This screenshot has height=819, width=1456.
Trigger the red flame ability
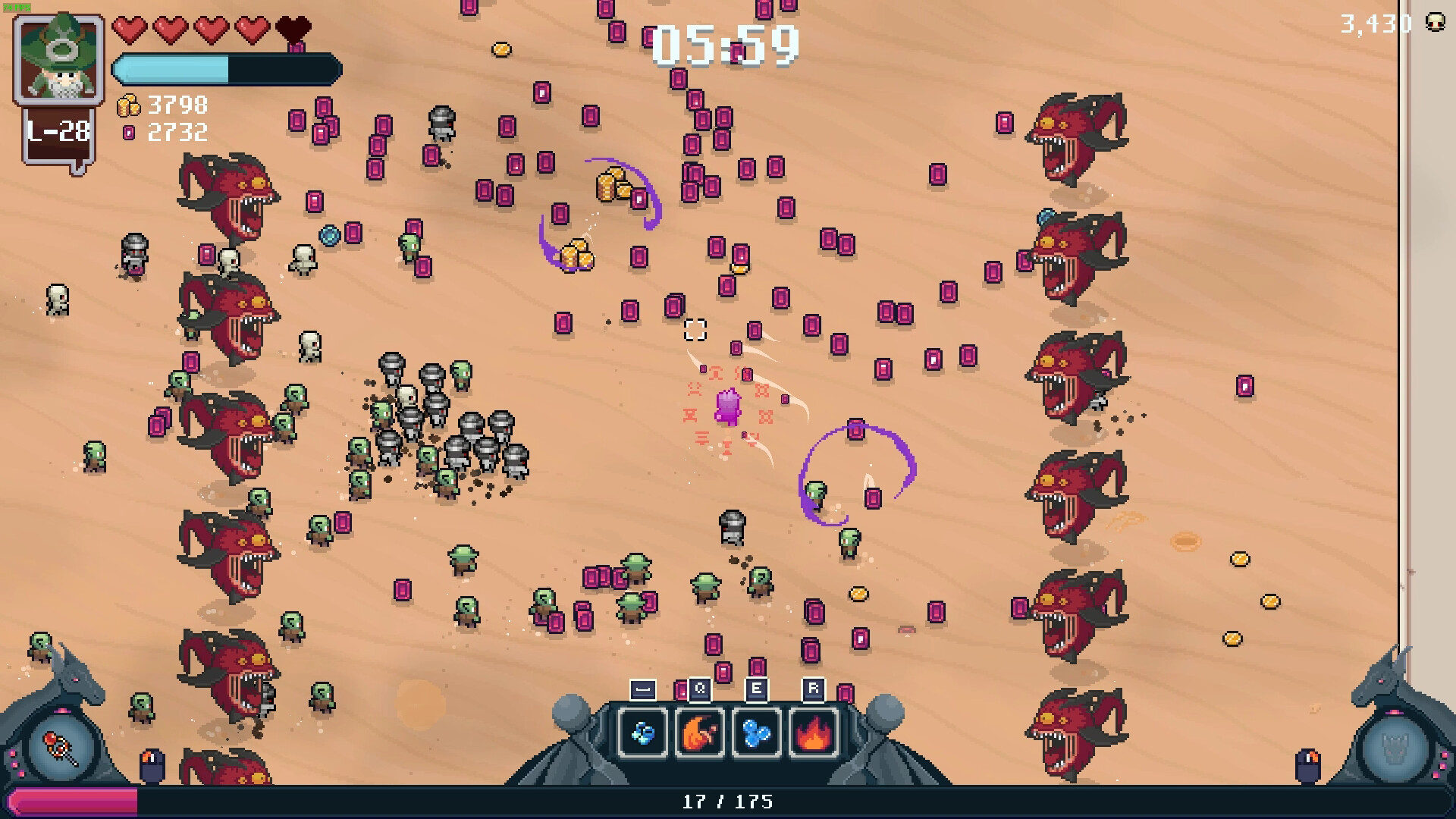pos(813,733)
